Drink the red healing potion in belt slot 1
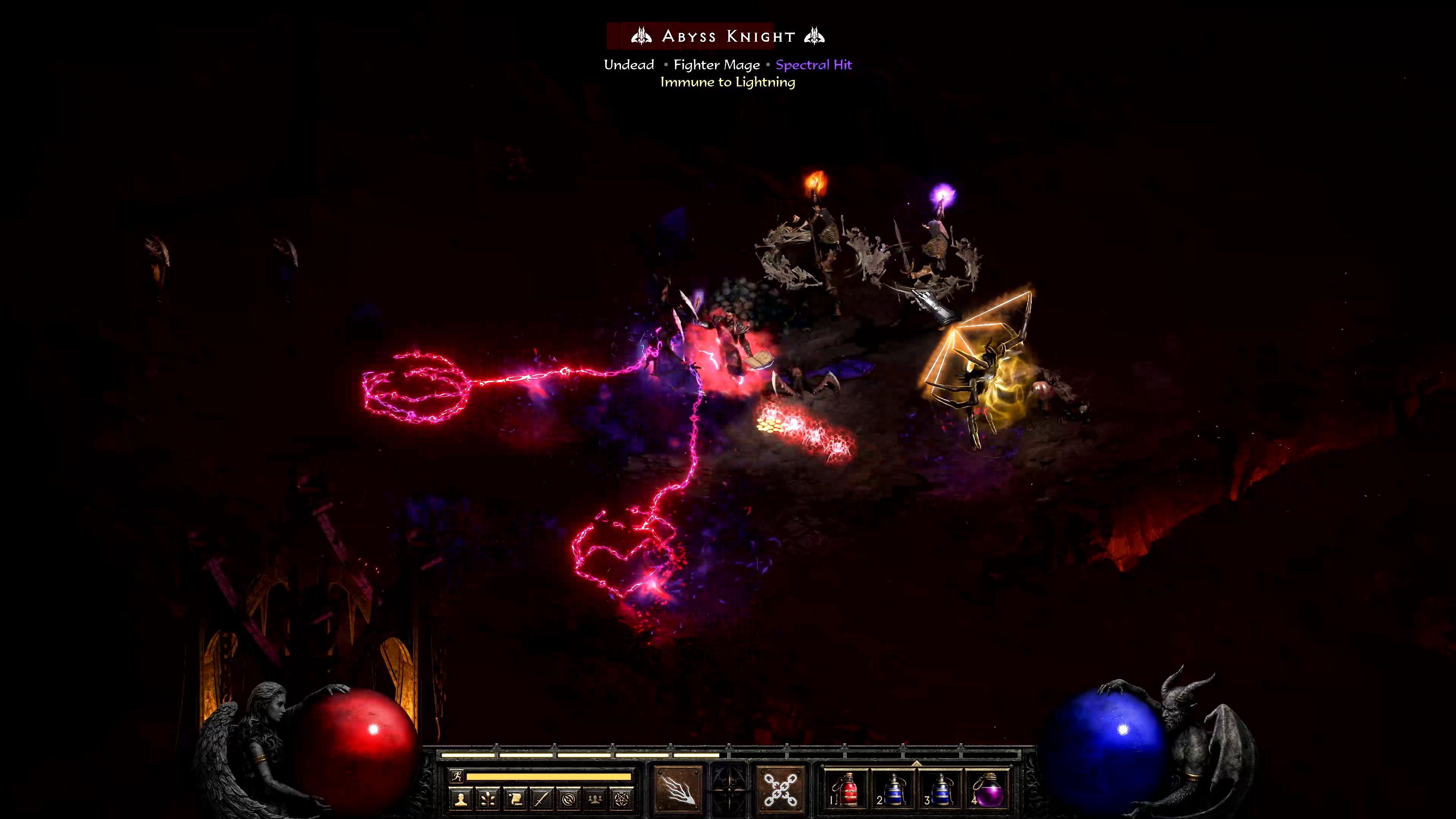 (848, 791)
